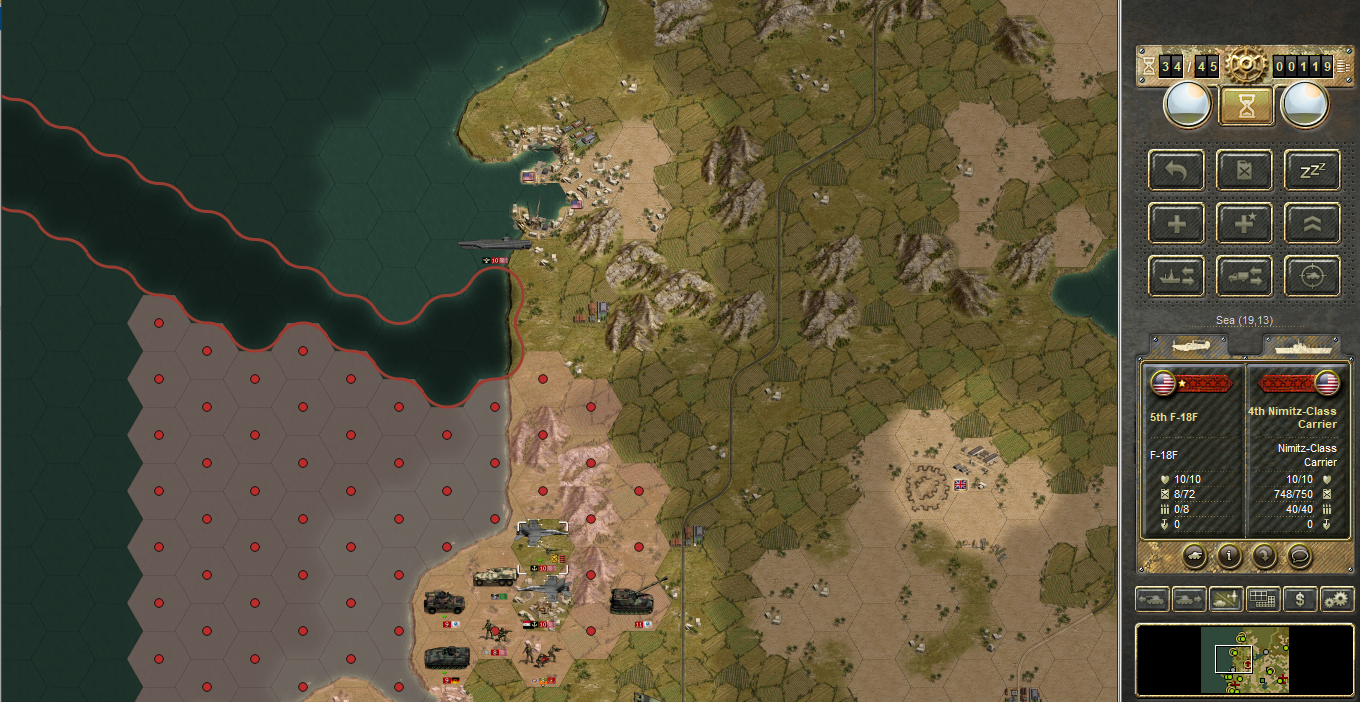Image resolution: width=1360 pixels, height=702 pixels.
Task: Open unit details with the info button
Action: point(1229,555)
